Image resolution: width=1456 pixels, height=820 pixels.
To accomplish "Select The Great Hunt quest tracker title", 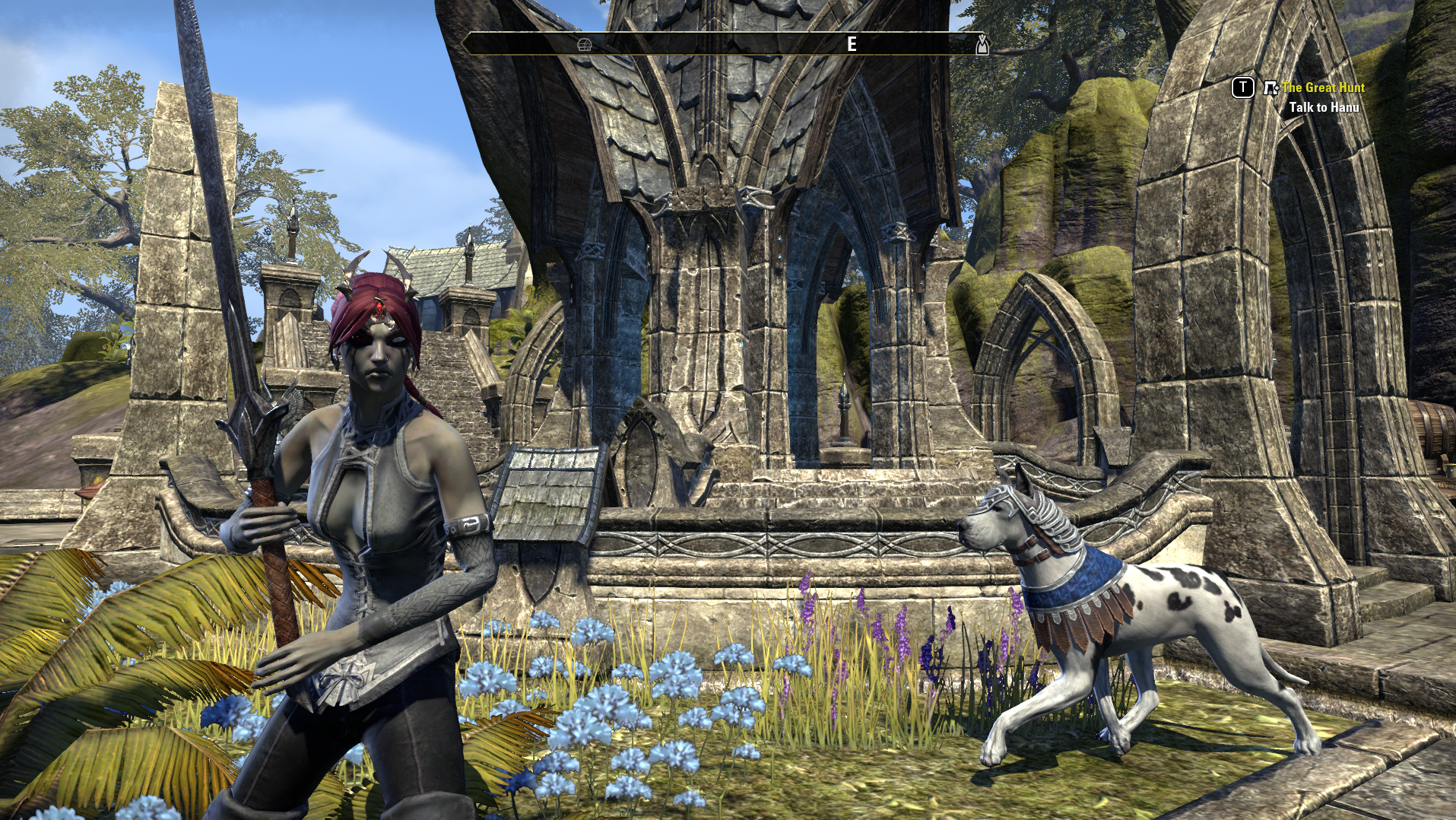I will tap(1323, 87).
